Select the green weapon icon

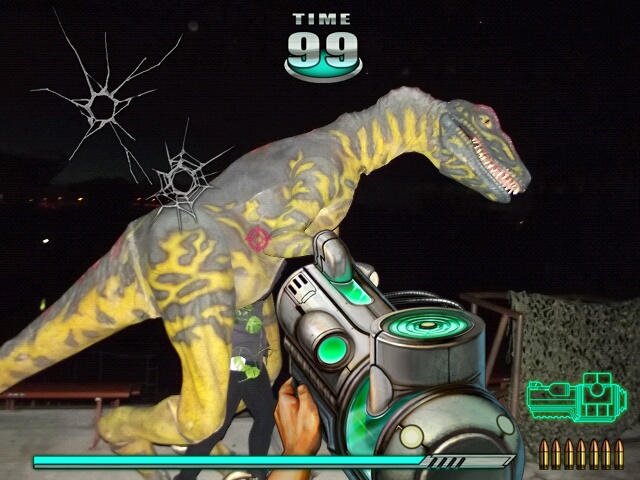point(575,400)
